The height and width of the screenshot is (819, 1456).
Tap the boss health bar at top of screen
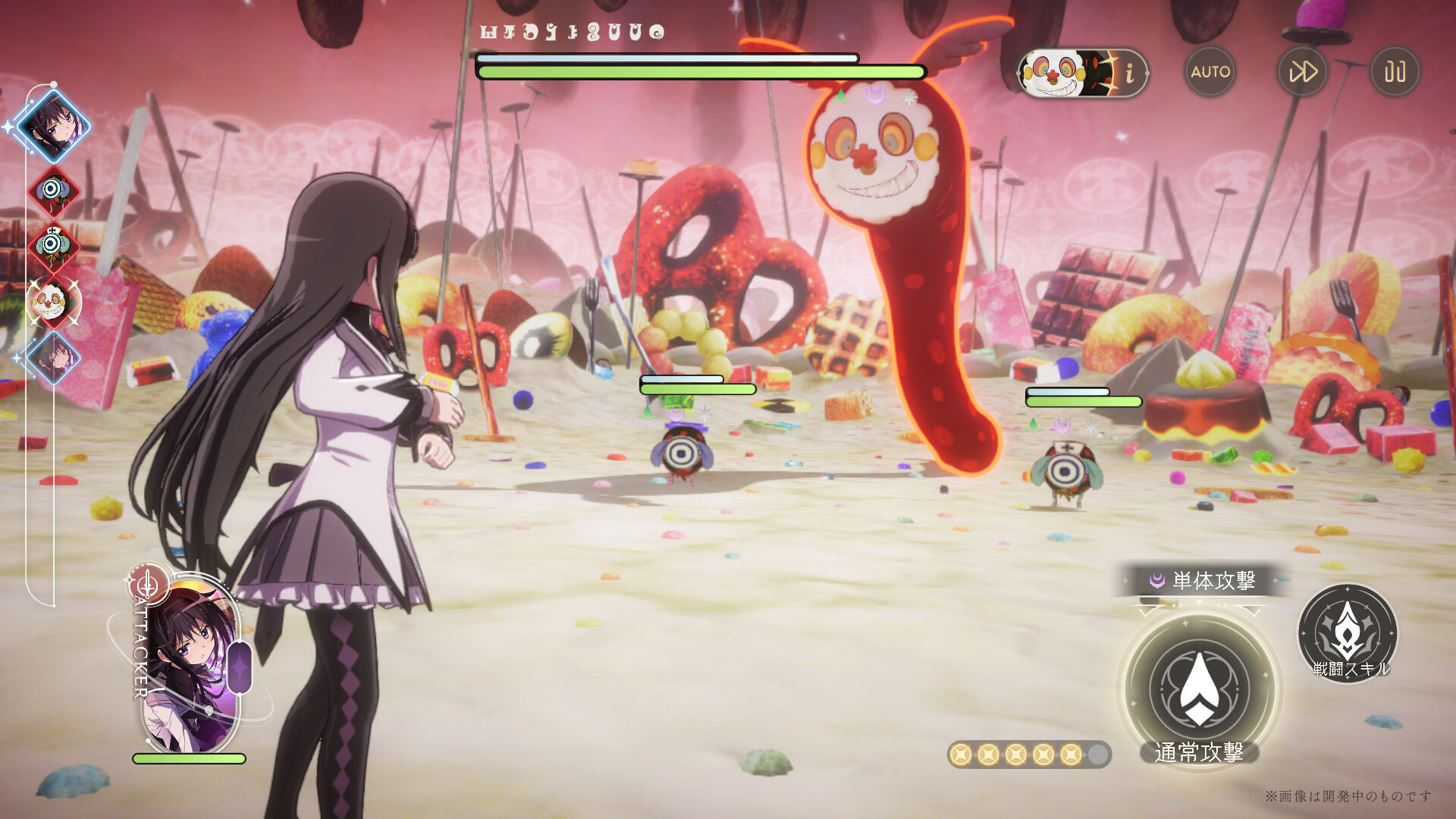tap(698, 72)
